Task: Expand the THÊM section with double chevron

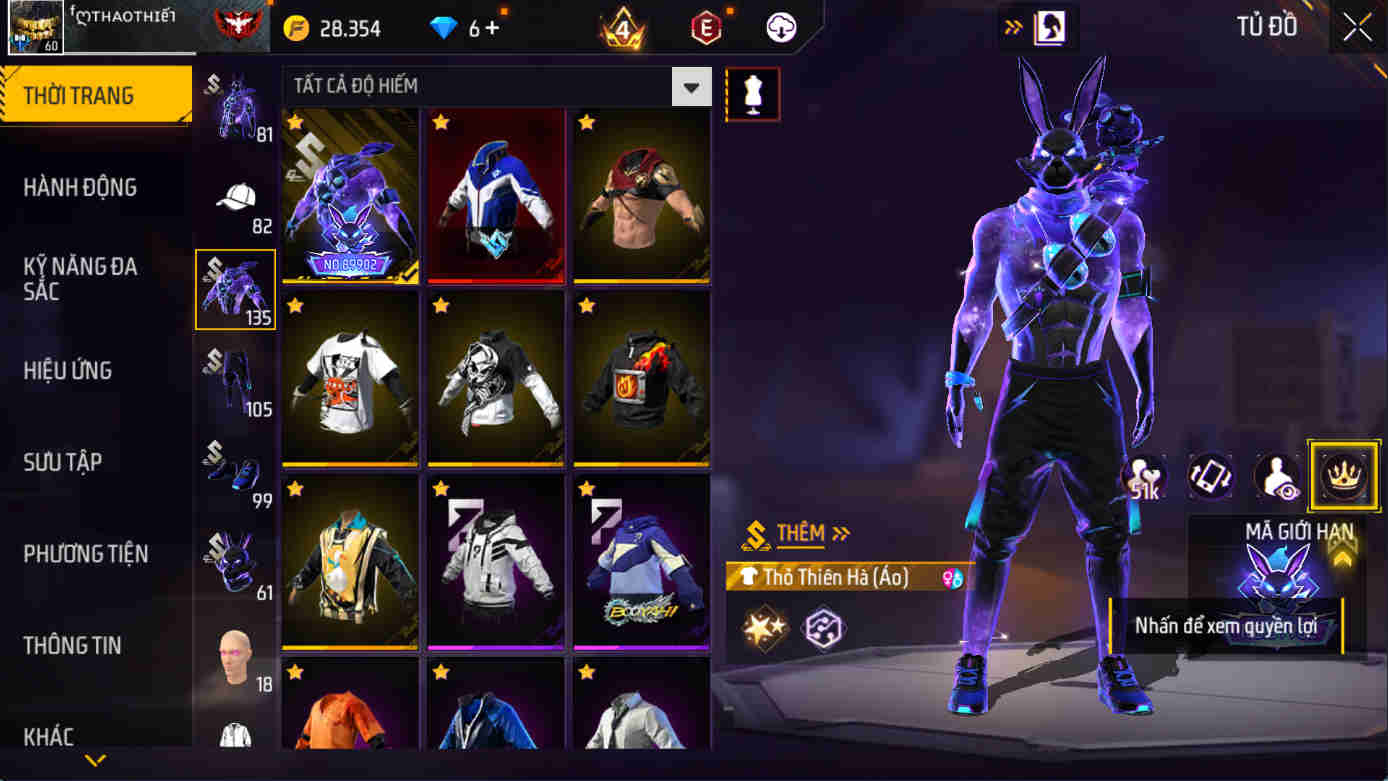Action: pos(838,533)
